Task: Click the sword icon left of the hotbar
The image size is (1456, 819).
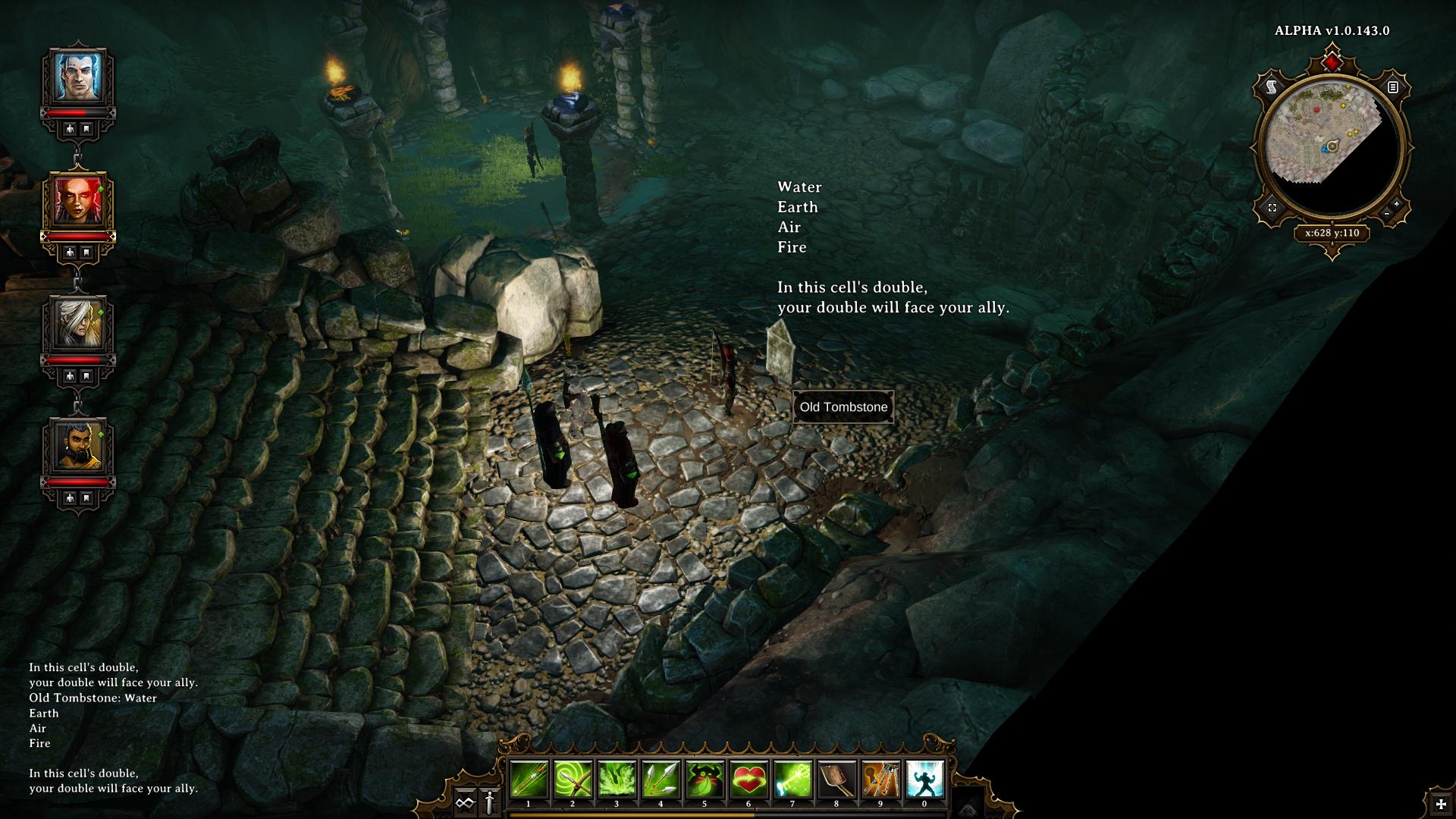Action: click(489, 802)
